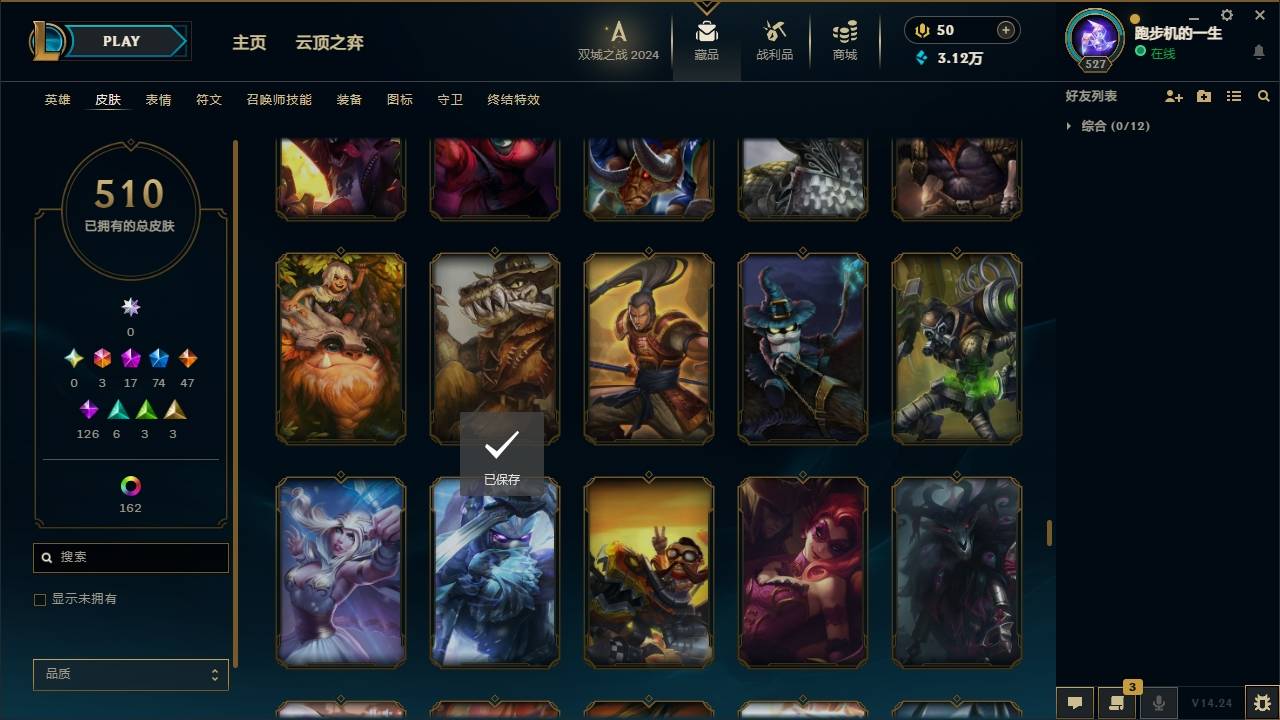Screen dimensions: 1280x720
Task: Toggle the microphone mute control
Action: [x=1158, y=702]
